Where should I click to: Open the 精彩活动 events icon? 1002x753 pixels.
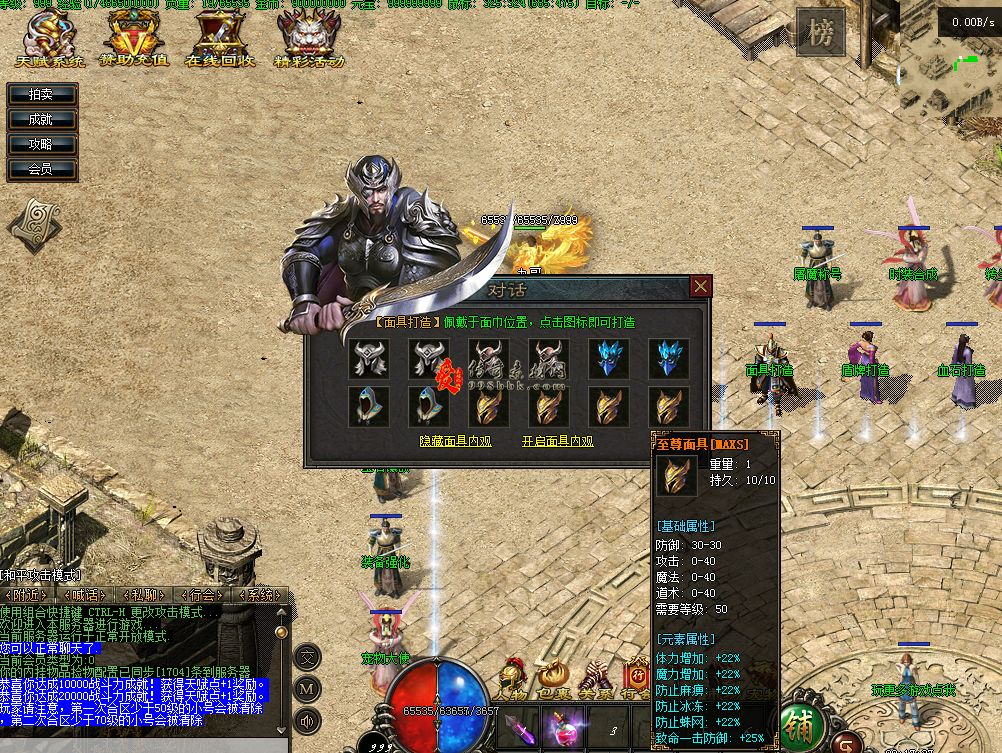pos(308,38)
